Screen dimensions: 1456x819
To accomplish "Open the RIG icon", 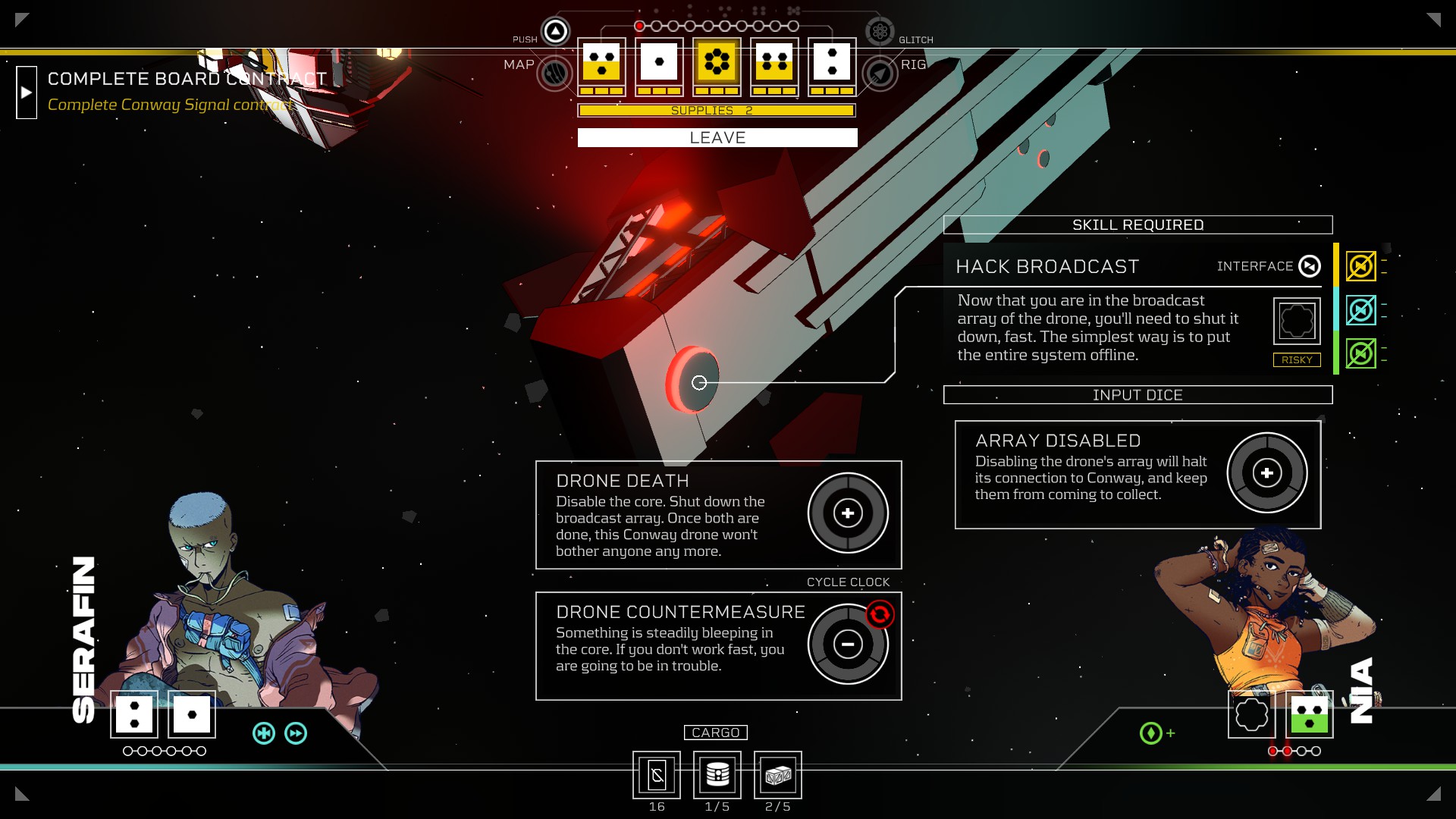I will [x=880, y=74].
